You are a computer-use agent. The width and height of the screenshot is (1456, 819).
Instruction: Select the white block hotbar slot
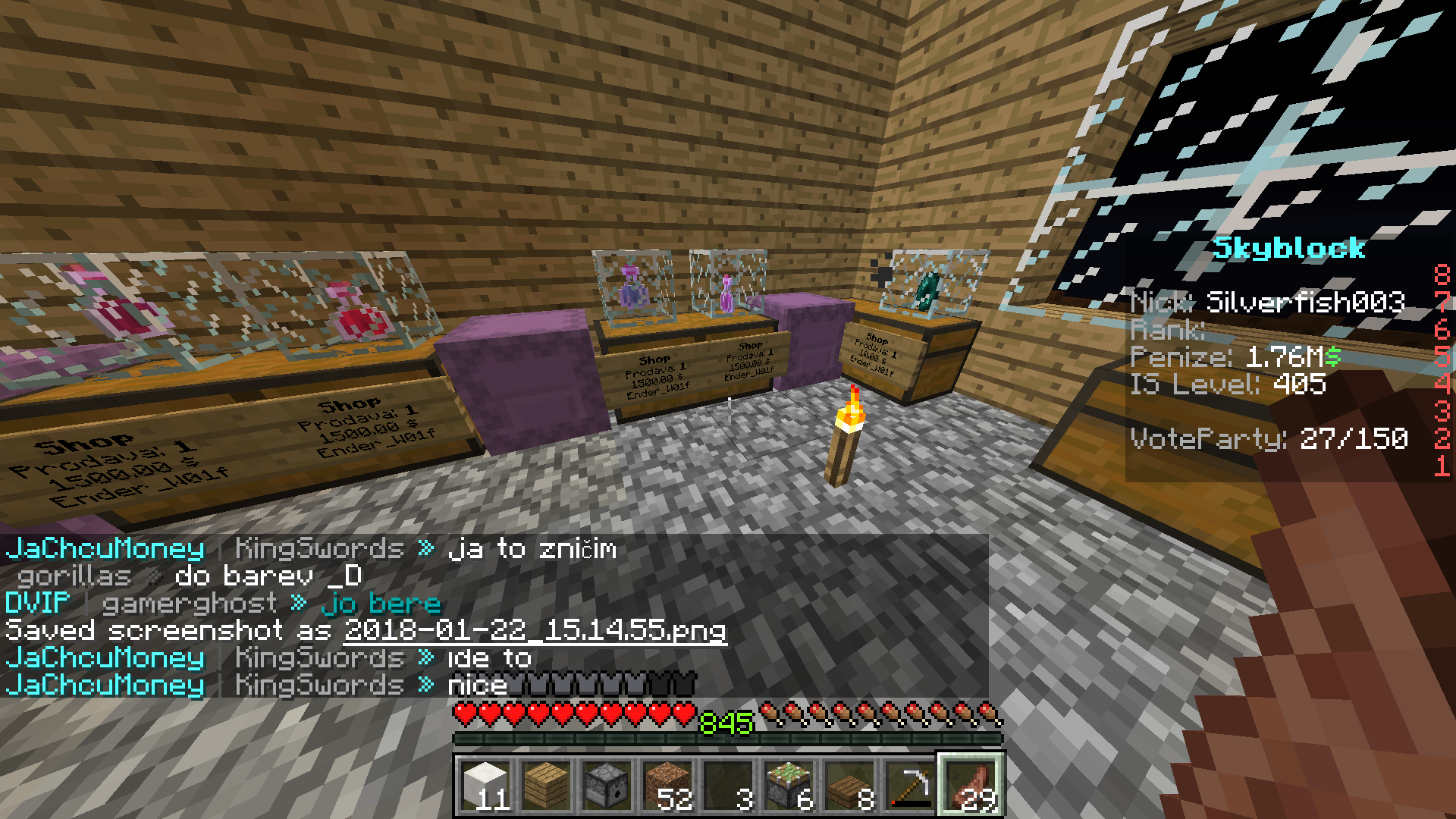tap(485, 786)
